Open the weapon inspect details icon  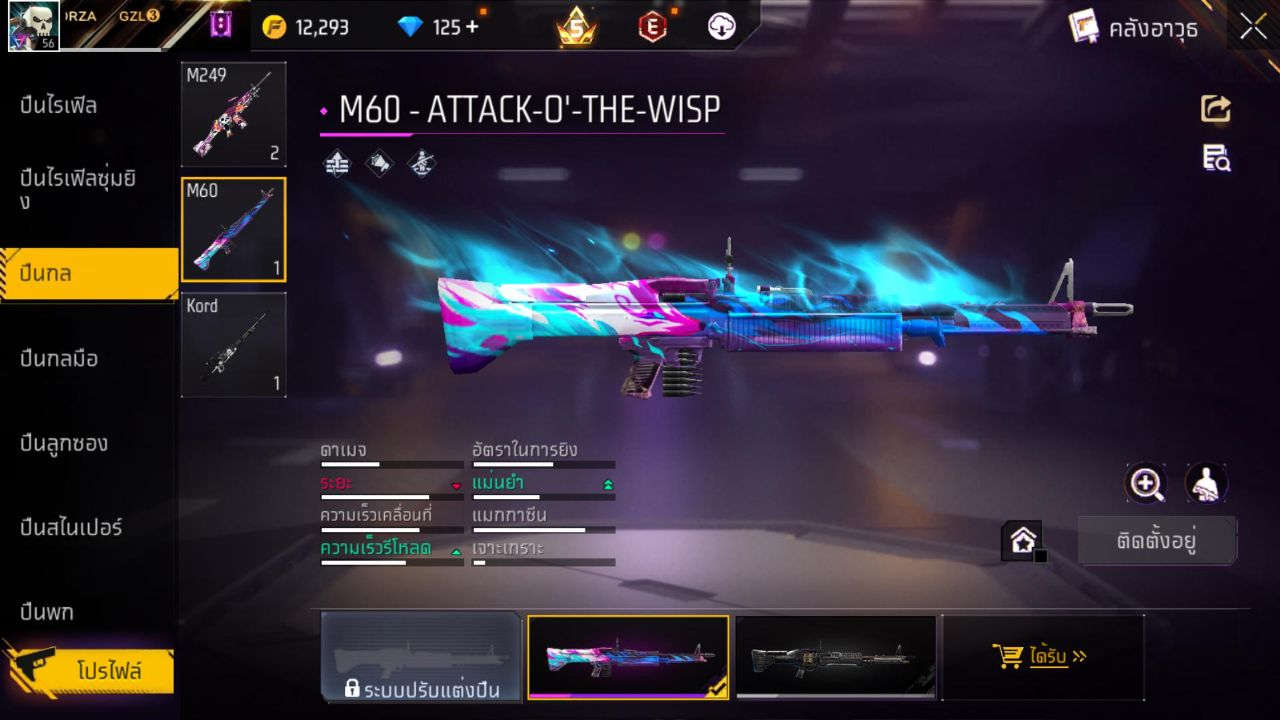click(x=1216, y=158)
